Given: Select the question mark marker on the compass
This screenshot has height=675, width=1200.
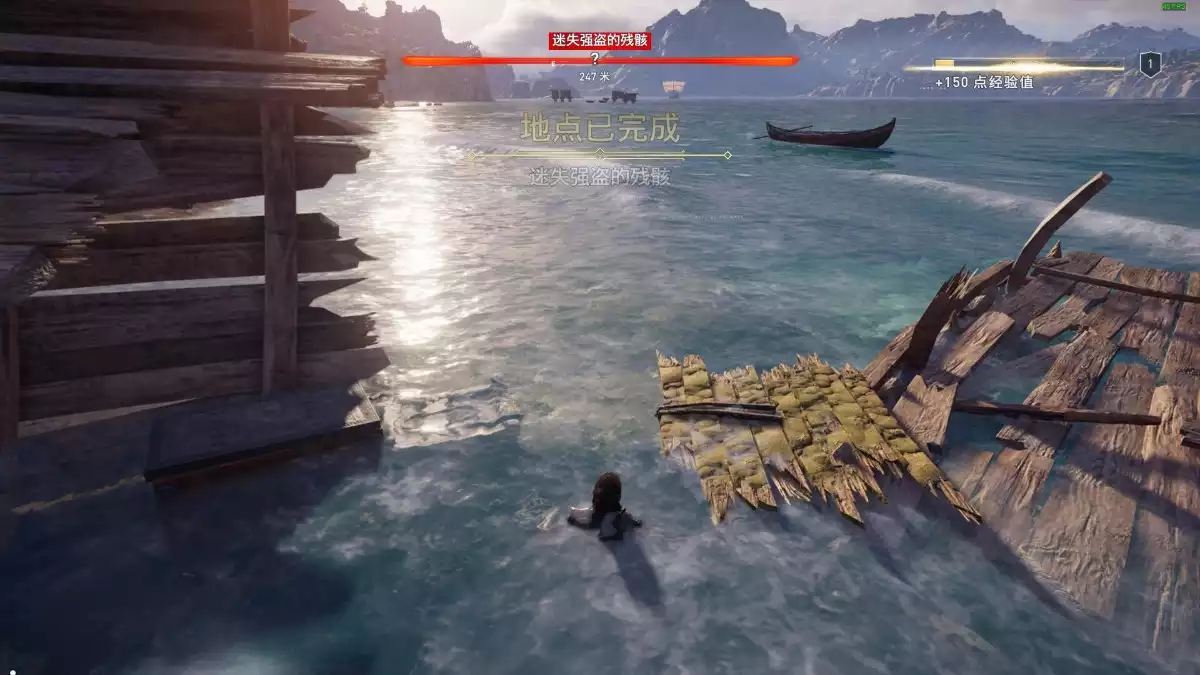Looking at the screenshot, I should point(594,59).
